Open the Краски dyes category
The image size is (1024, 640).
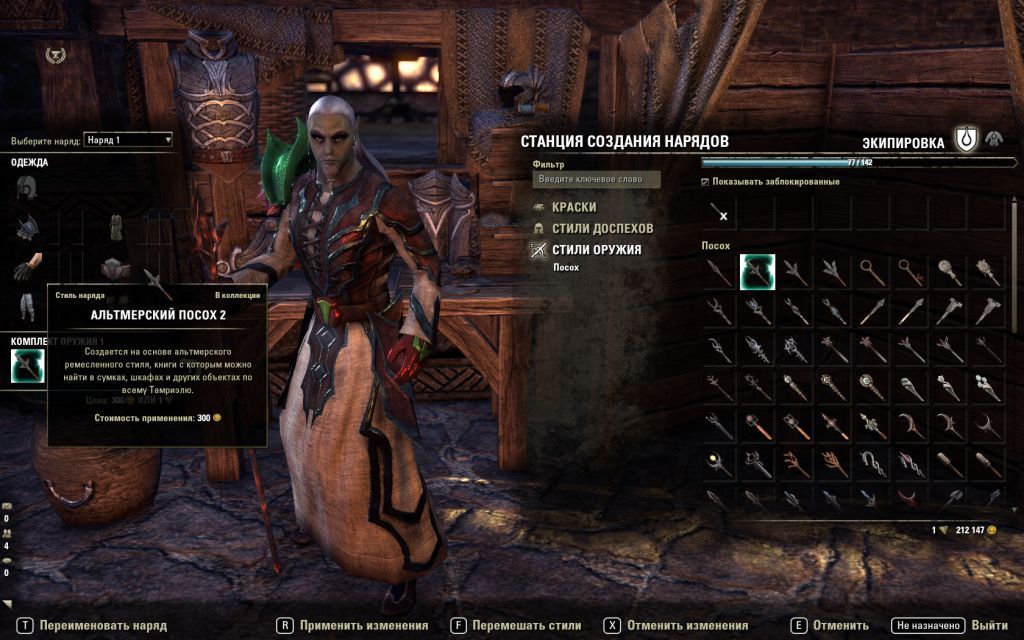click(x=573, y=207)
